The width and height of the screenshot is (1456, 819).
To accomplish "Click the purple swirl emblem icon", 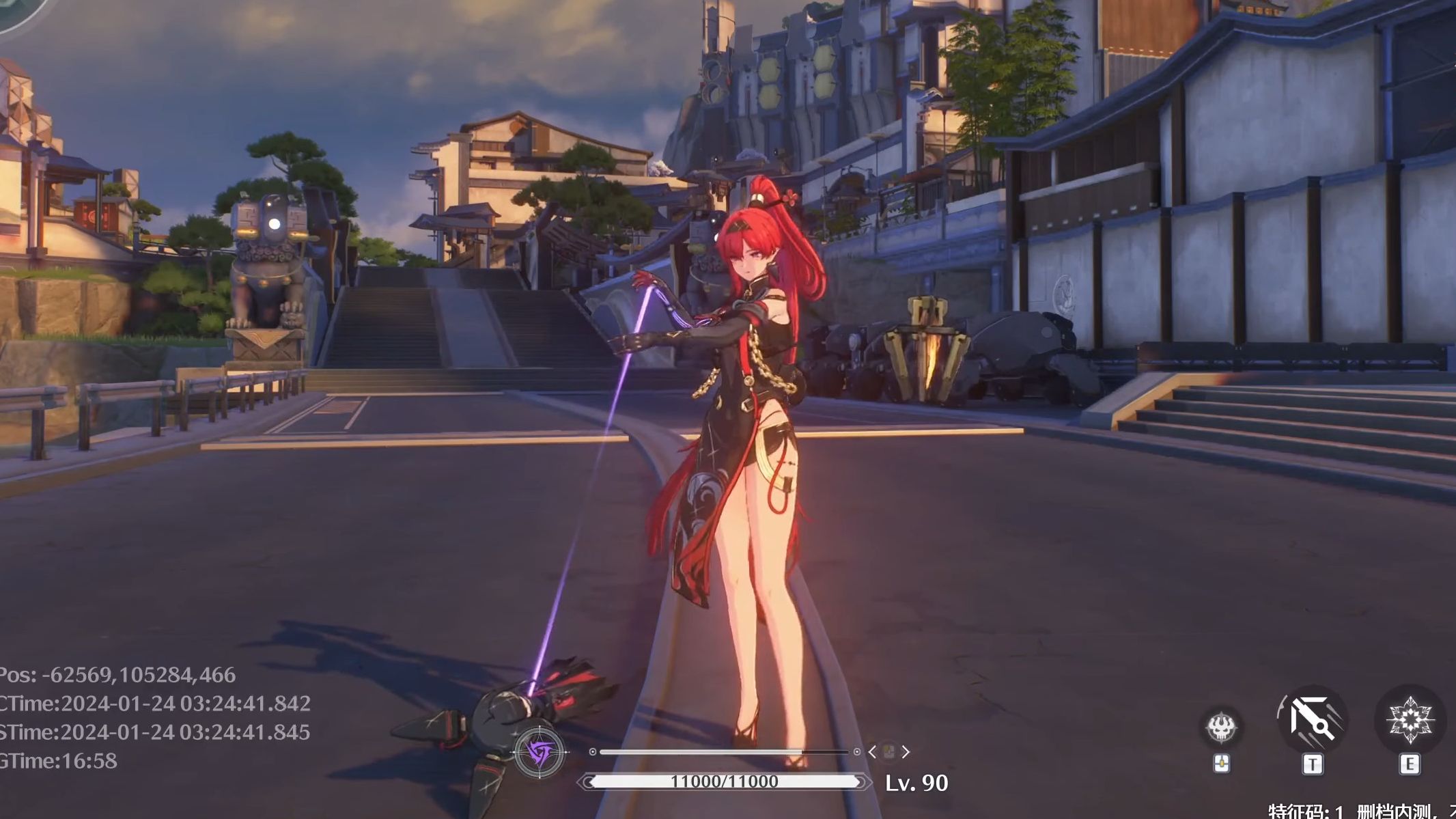I will point(540,753).
